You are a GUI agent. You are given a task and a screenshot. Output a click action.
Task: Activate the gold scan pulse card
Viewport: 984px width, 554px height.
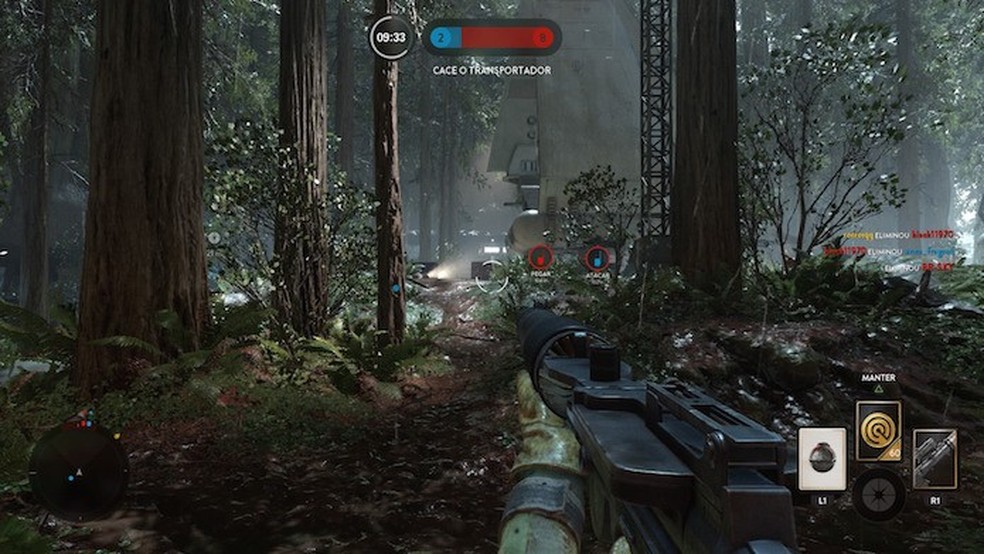(878, 431)
